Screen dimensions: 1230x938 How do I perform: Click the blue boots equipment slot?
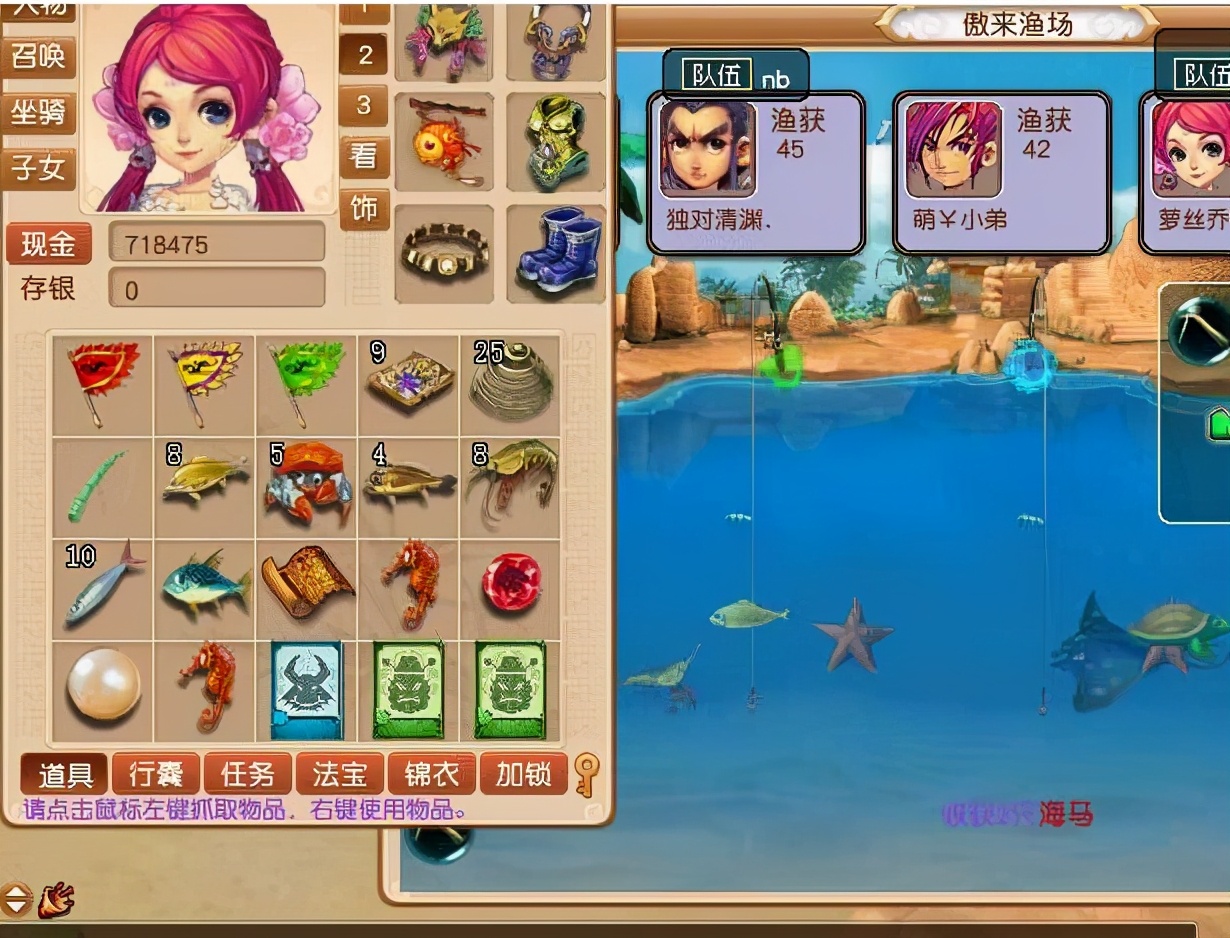coord(556,252)
